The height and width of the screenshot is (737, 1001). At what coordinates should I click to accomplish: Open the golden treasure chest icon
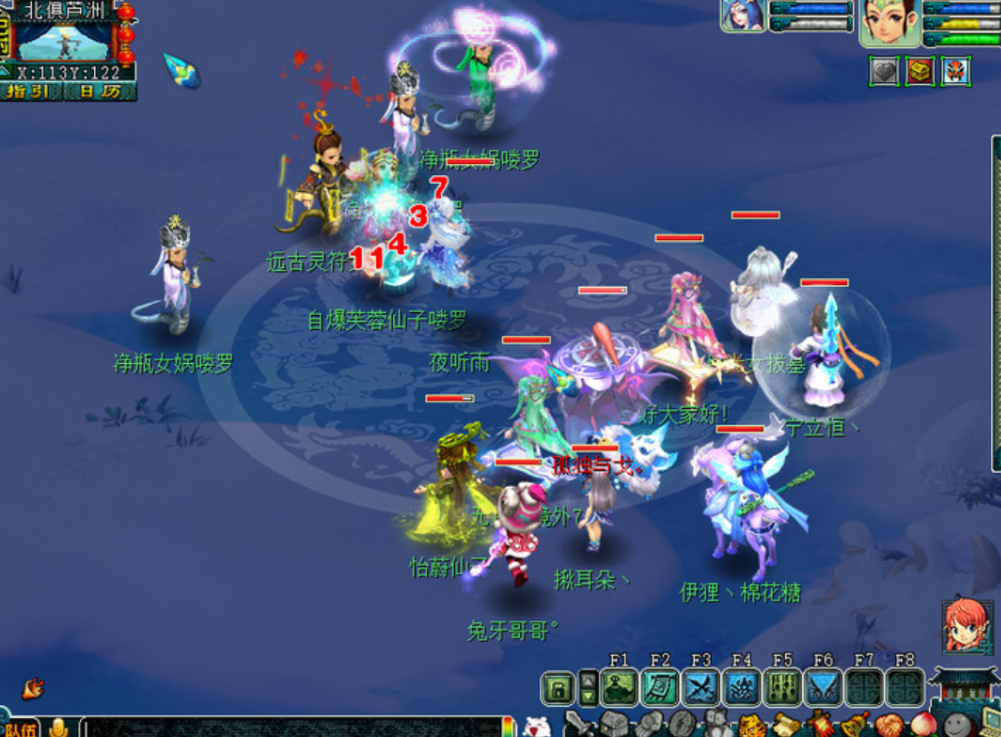(920, 71)
